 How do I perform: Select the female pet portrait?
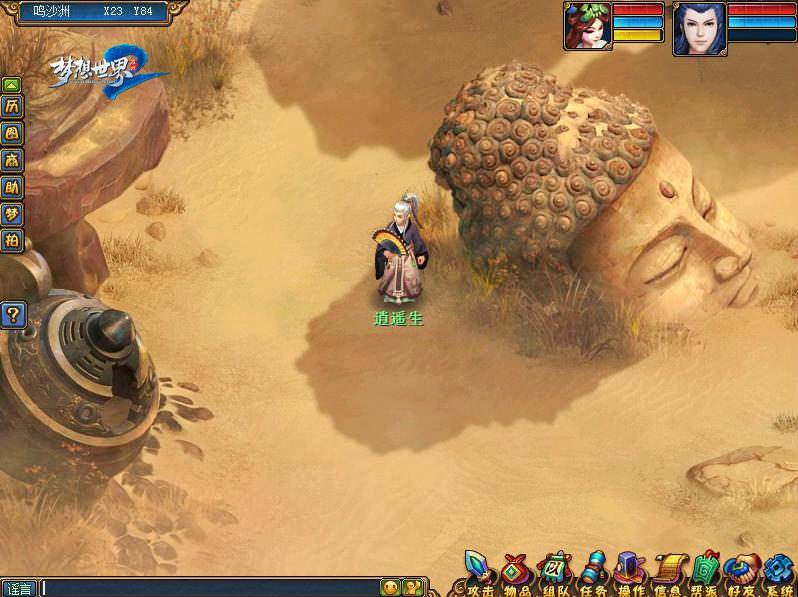click(587, 26)
